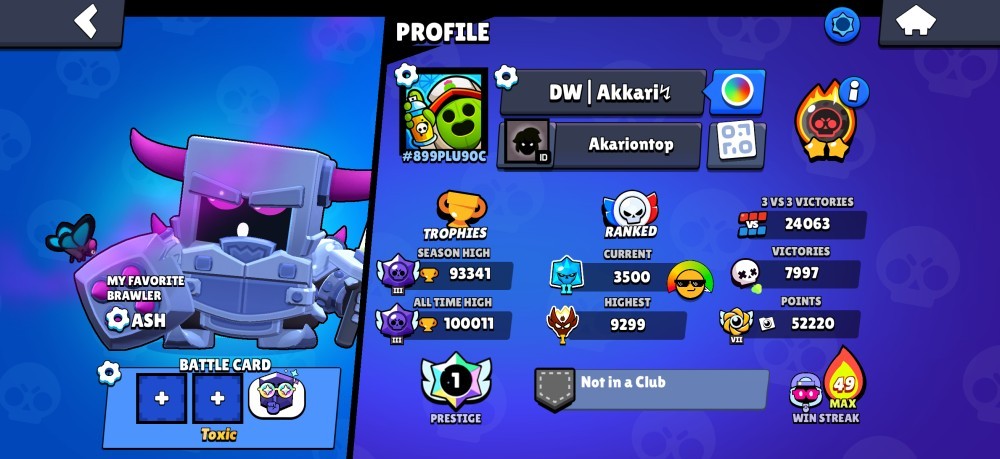This screenshot has height=459, width=1000.
Task: Go back using the arrow button
Action: 86,20
